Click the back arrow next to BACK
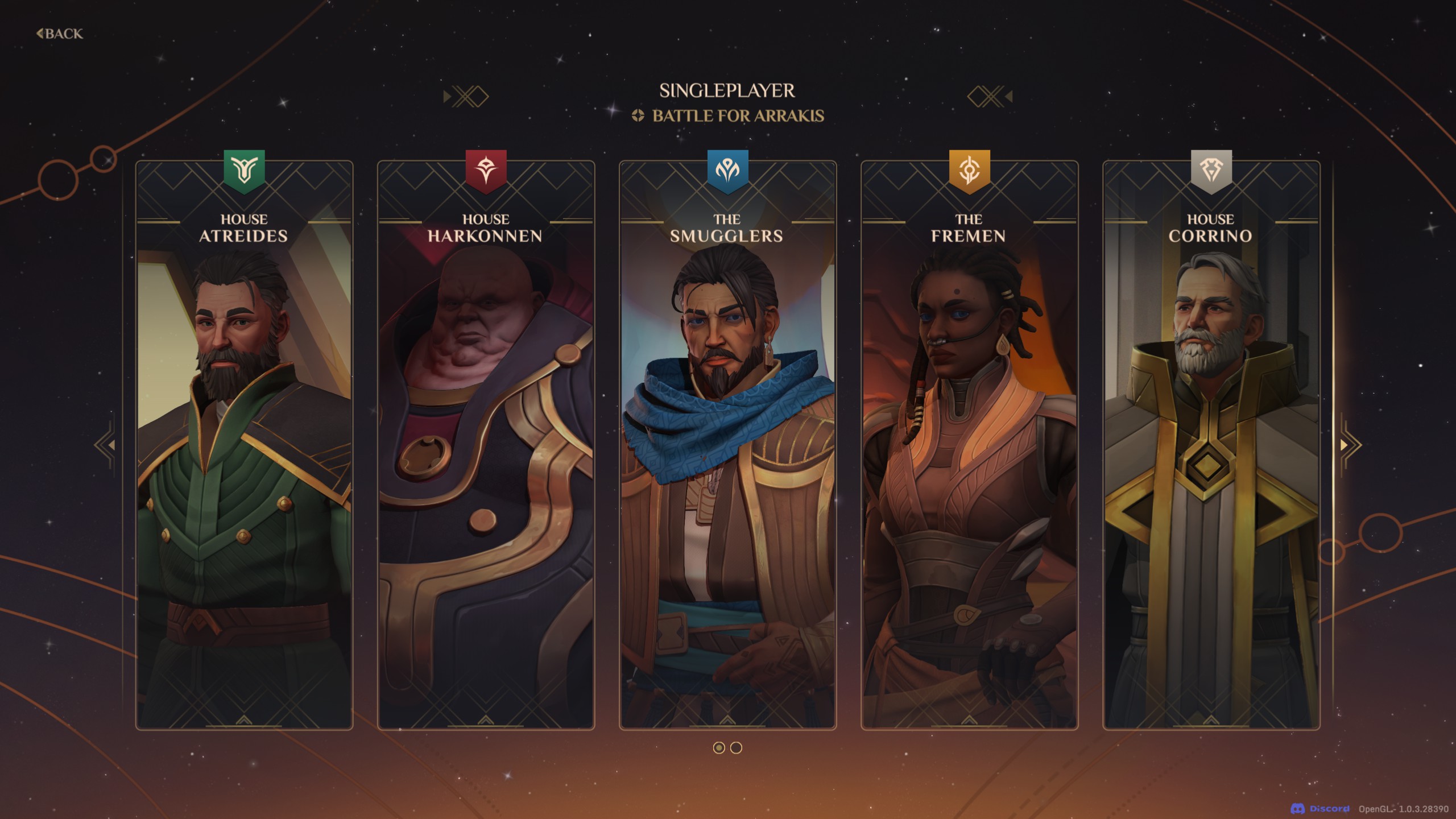The width and height of the screenshot is (1456, 819). pyautogui.click(x=40, y=34)
